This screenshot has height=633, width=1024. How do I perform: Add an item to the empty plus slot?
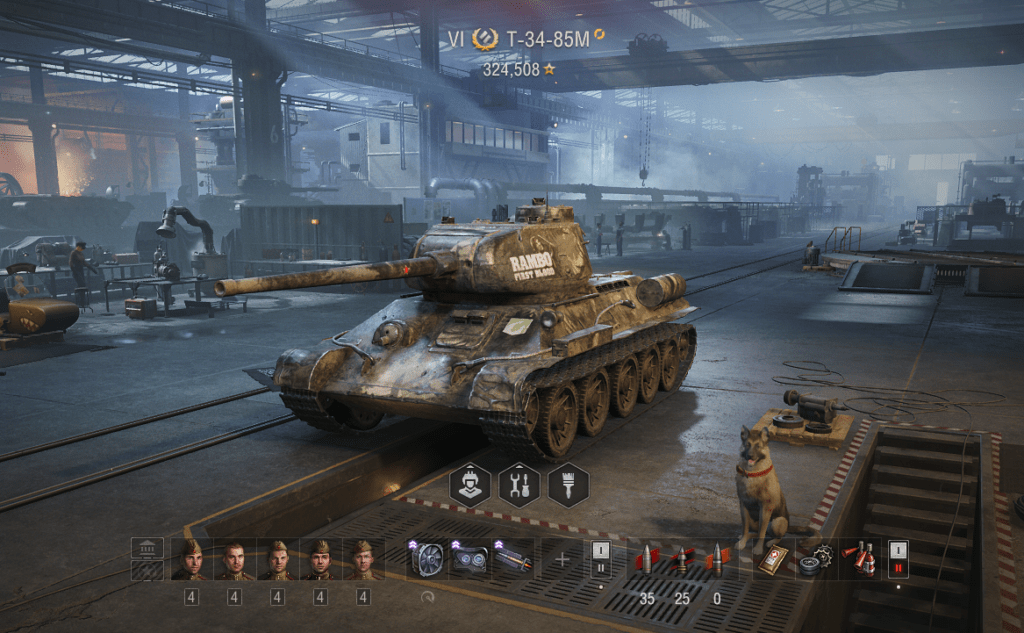[562, 559]
